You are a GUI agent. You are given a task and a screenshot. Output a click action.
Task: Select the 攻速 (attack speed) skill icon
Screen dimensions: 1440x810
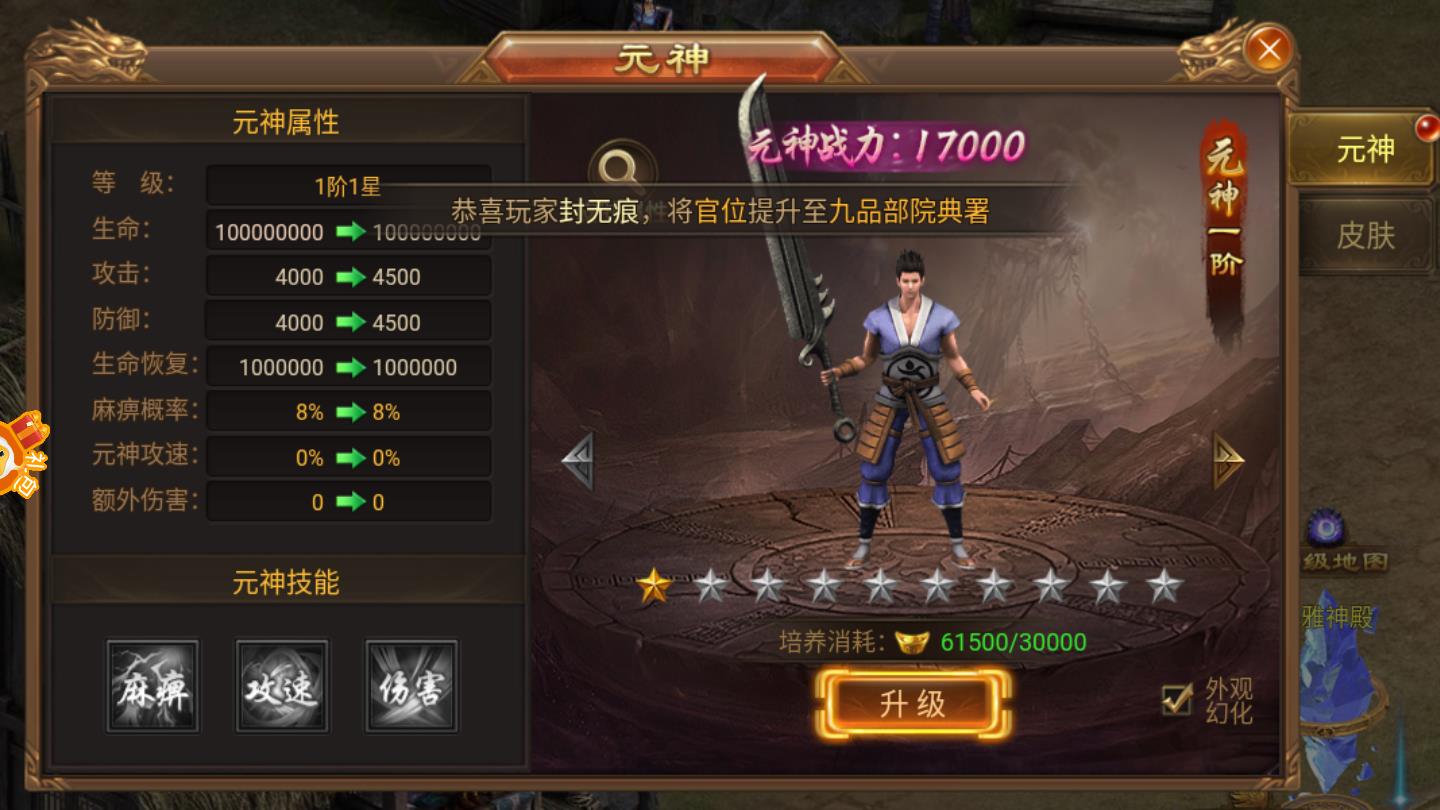282,686
